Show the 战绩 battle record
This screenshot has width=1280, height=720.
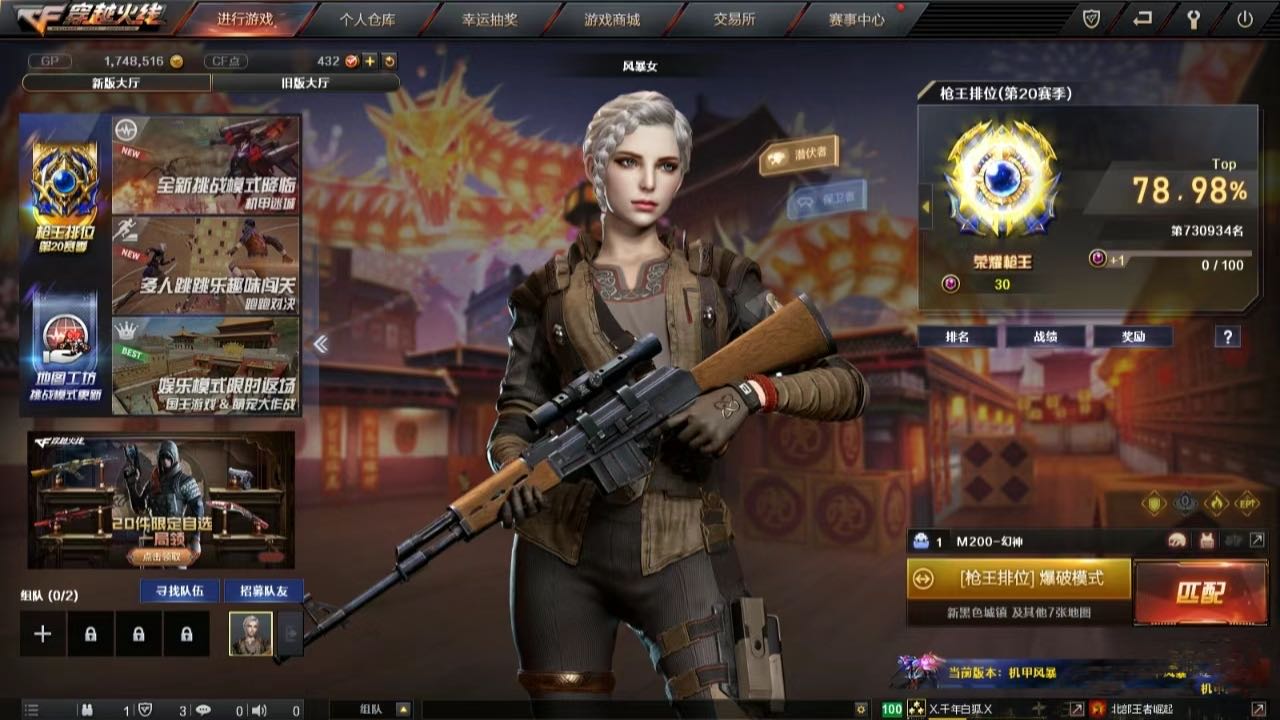click(1045, 337)
